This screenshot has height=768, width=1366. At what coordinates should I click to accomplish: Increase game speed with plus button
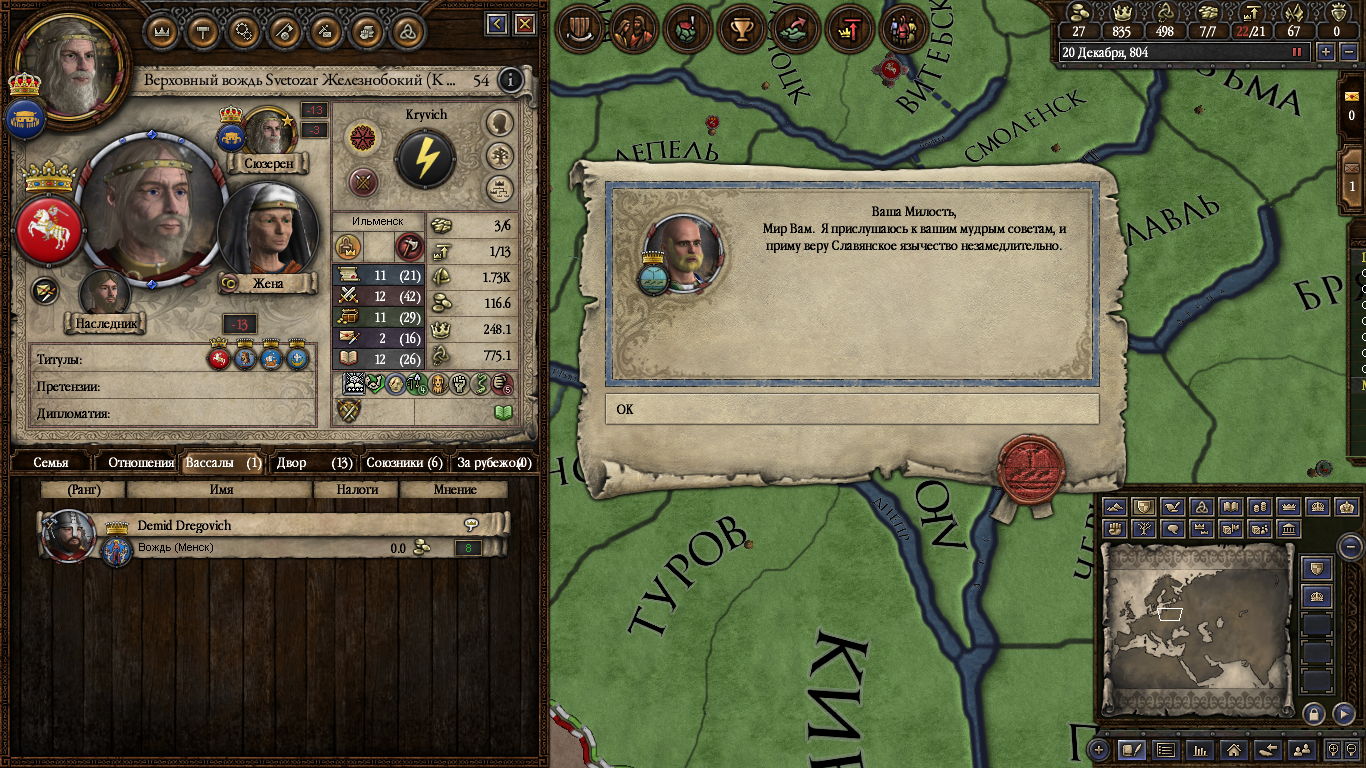(x=1326, y=52)
